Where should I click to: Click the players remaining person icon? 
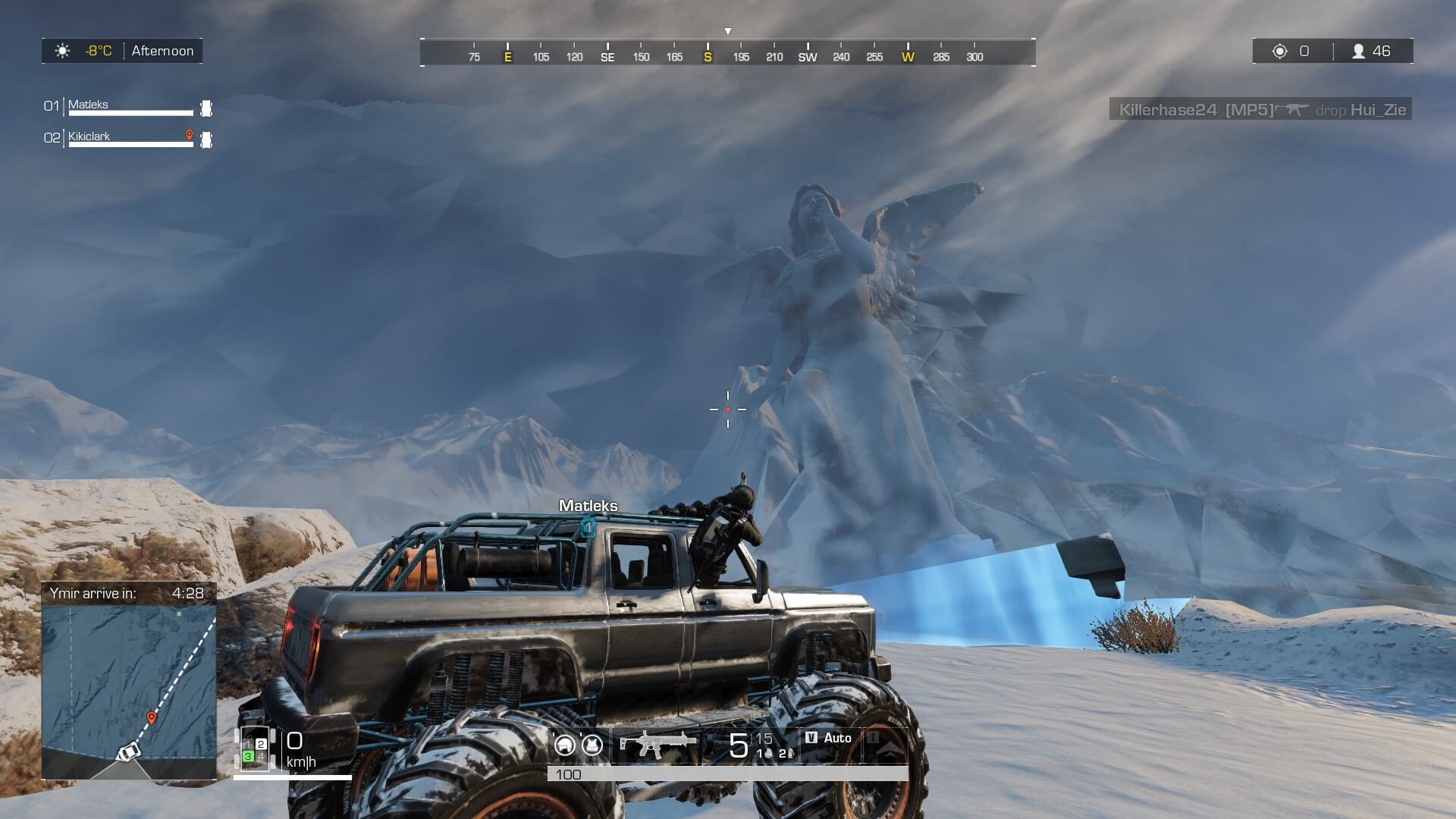(x=1359, y=51)
